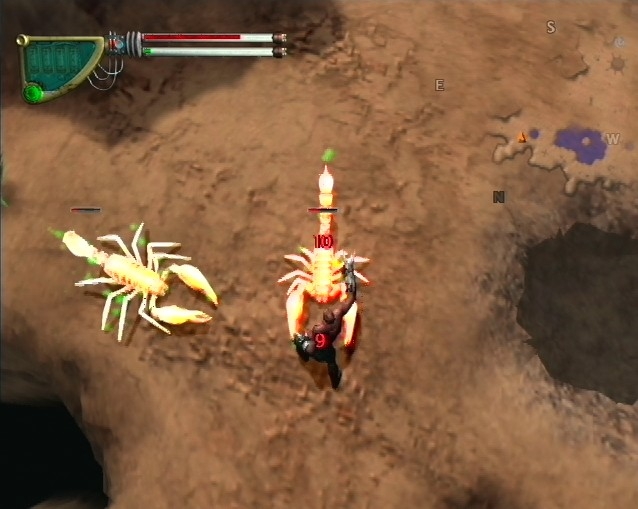Select the S compass marker
The height and width of the screenshot is (509, 638).
[x=550, y=27]
